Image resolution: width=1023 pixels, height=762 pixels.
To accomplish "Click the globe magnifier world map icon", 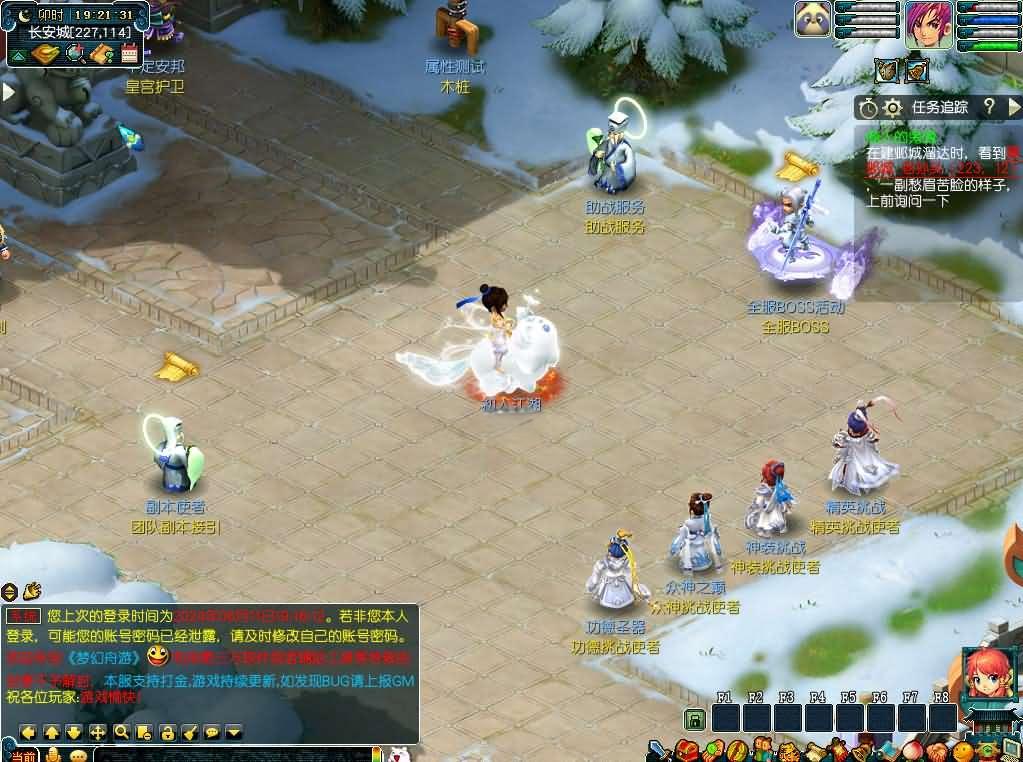I will tap(74, 54).
